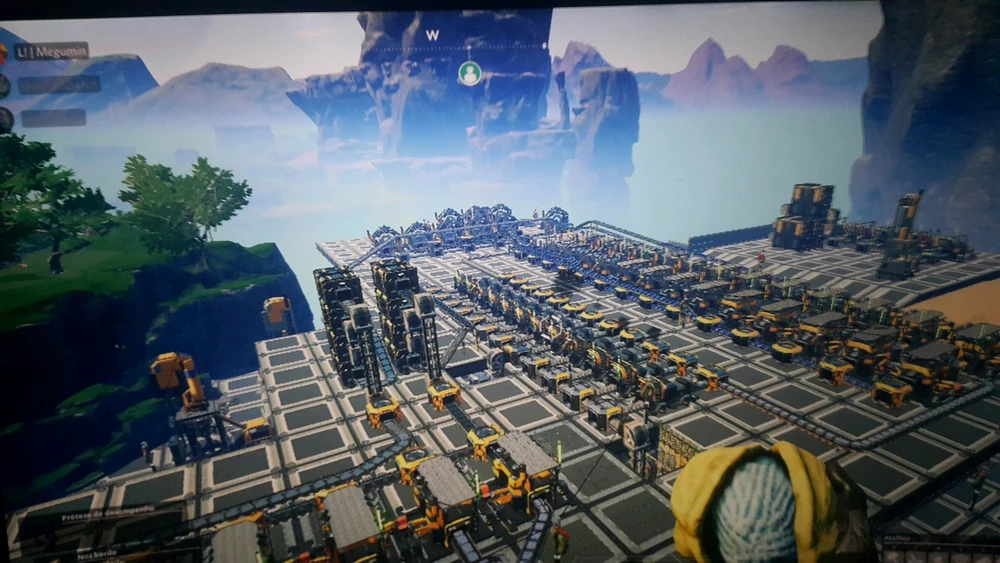Select the Megumin player name tag

(x=52, y=51)
